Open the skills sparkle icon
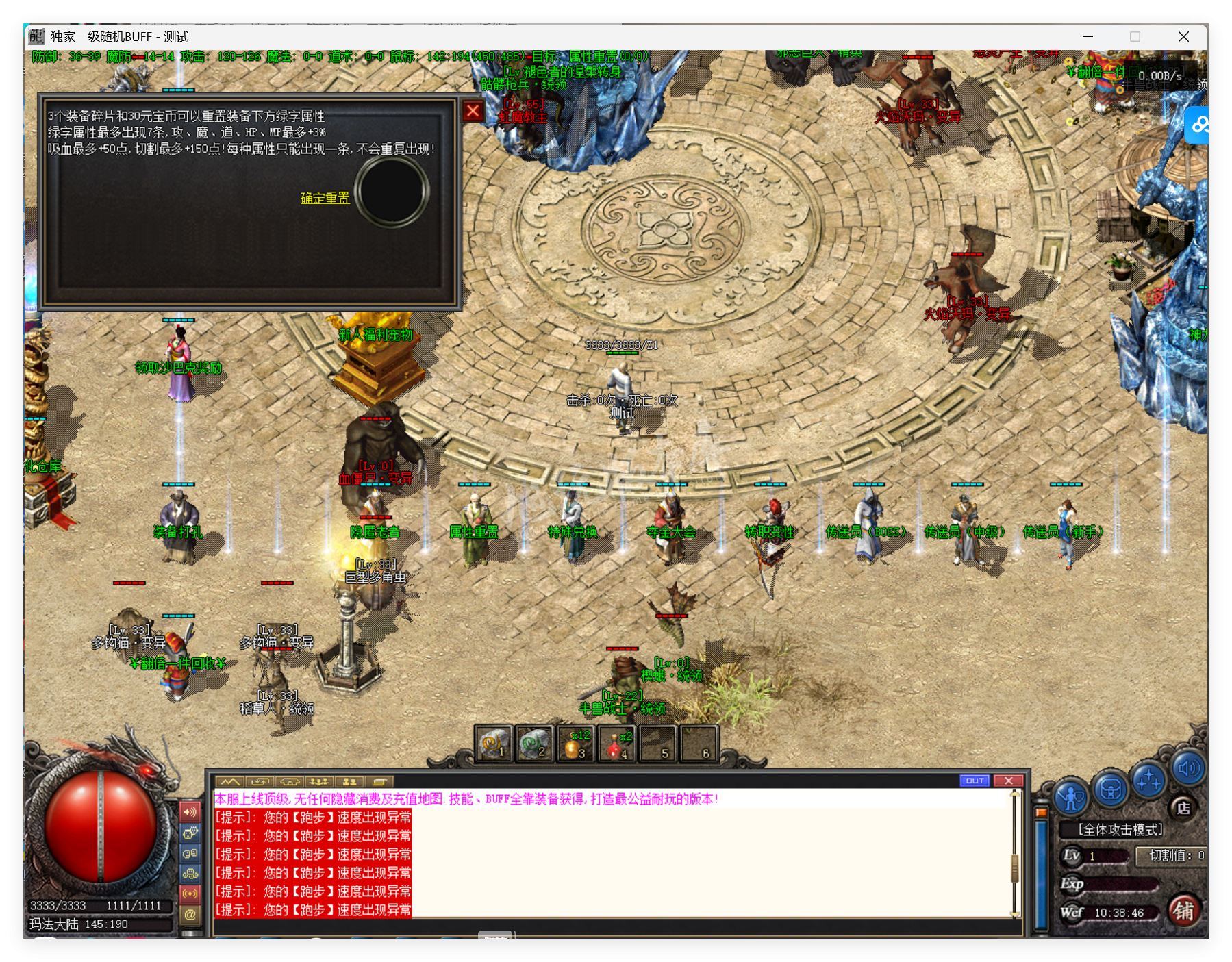Screen dimensions: 1232x962 pos(1148,781)
